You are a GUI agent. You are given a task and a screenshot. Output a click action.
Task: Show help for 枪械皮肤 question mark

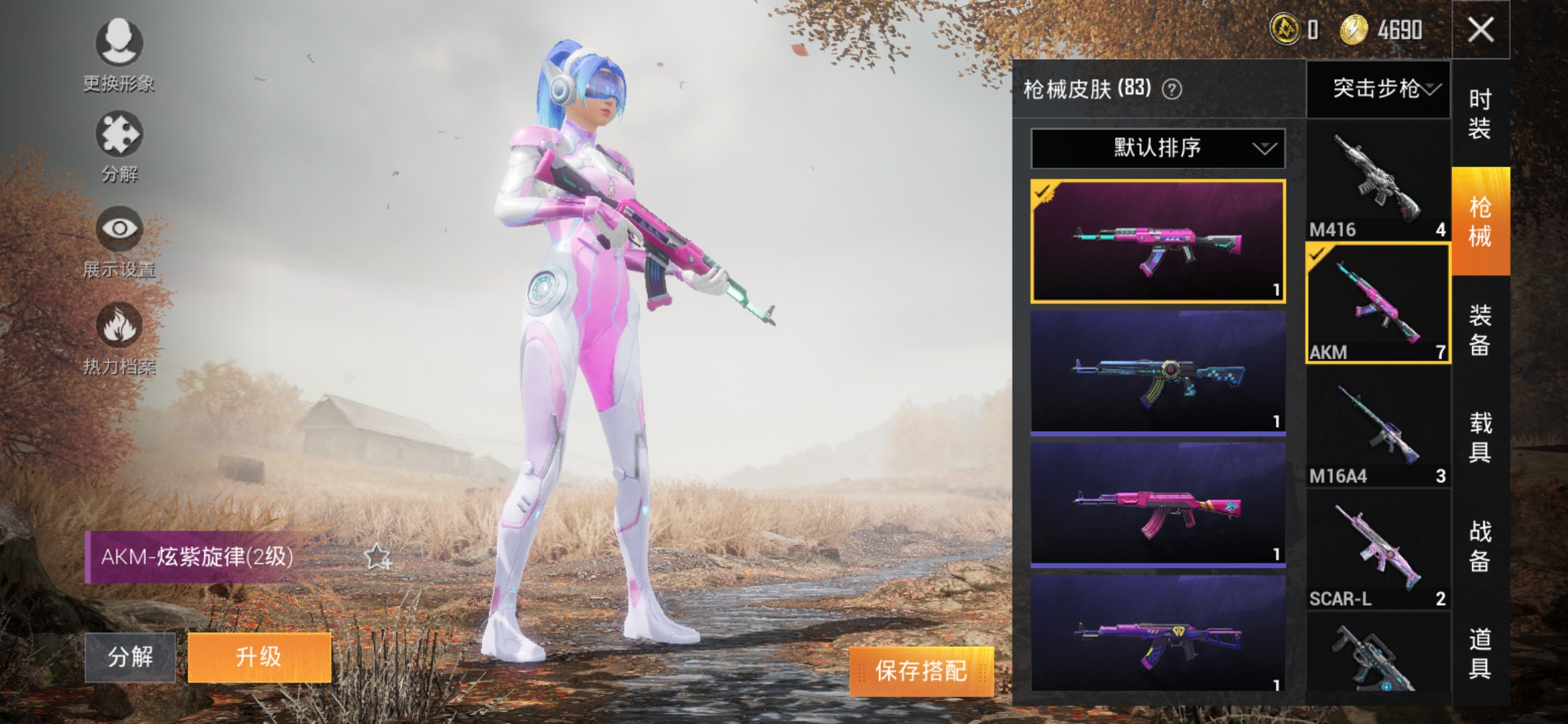tap(1172, 89)
